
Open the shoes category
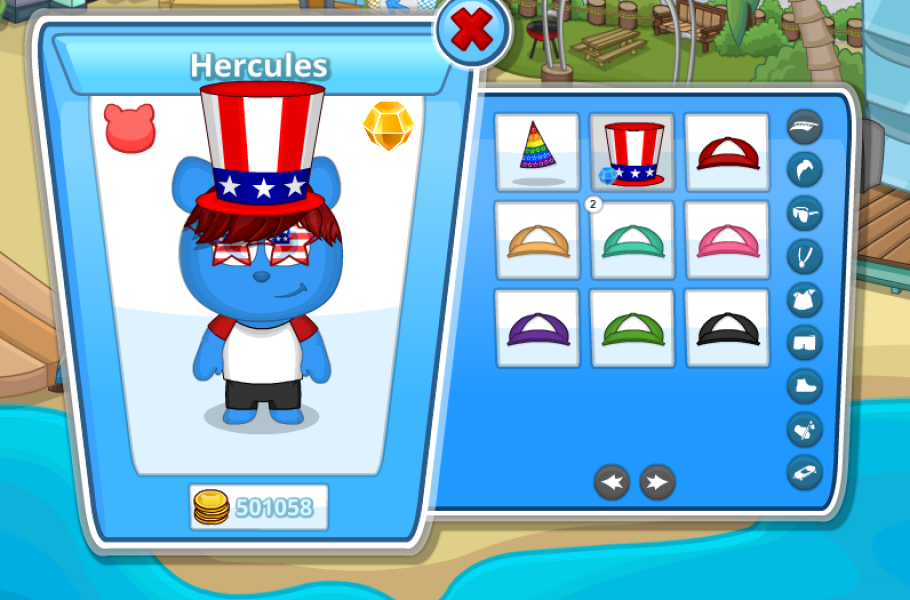pyautogui.click(x=804, y=385)
